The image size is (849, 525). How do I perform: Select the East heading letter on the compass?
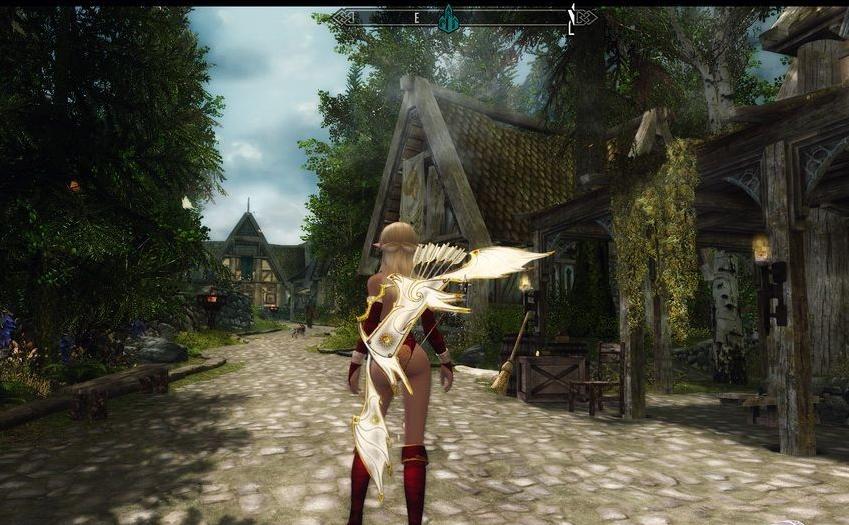tap(416, 18)
